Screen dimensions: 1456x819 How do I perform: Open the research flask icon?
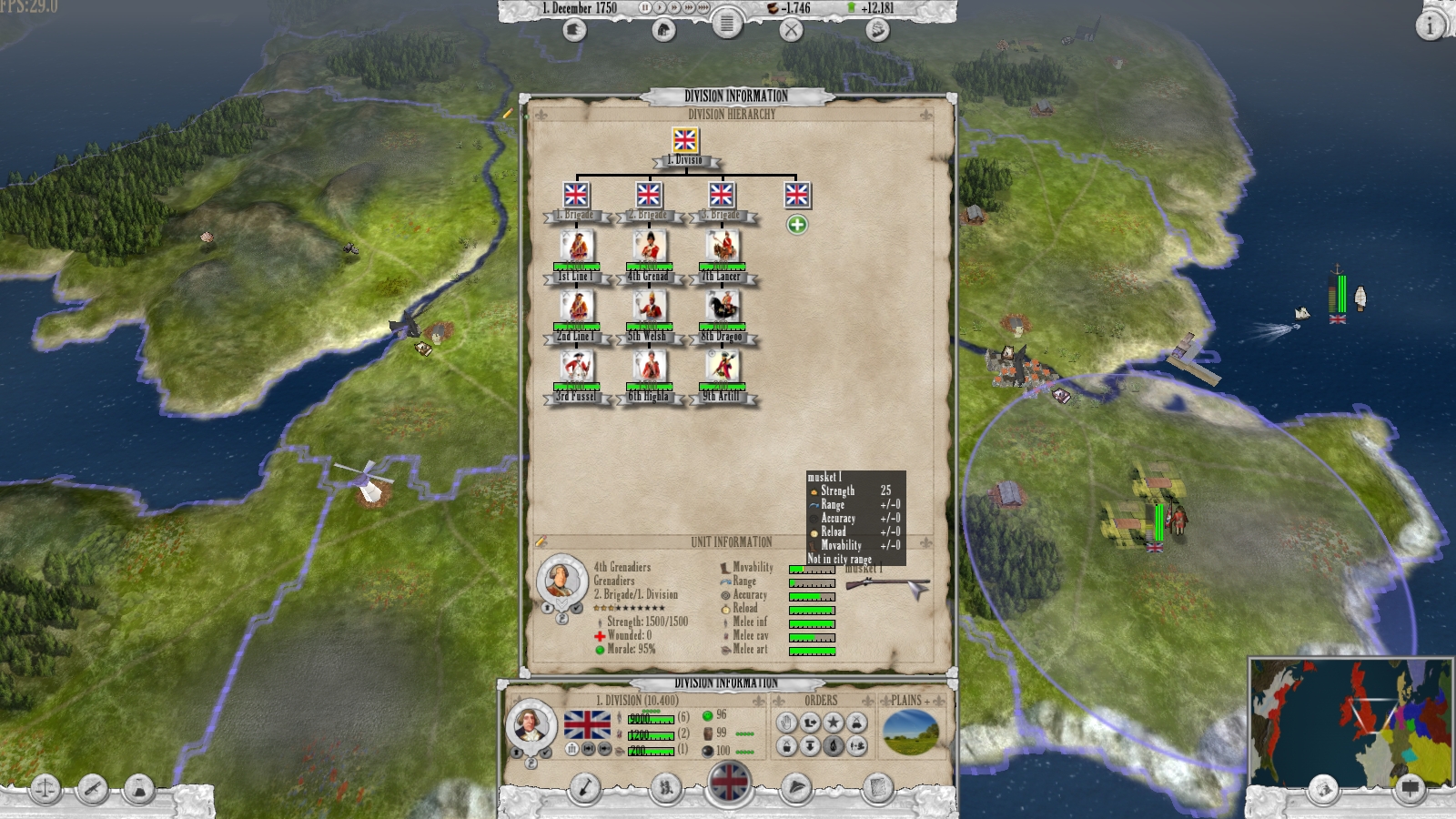coord(138,788)
